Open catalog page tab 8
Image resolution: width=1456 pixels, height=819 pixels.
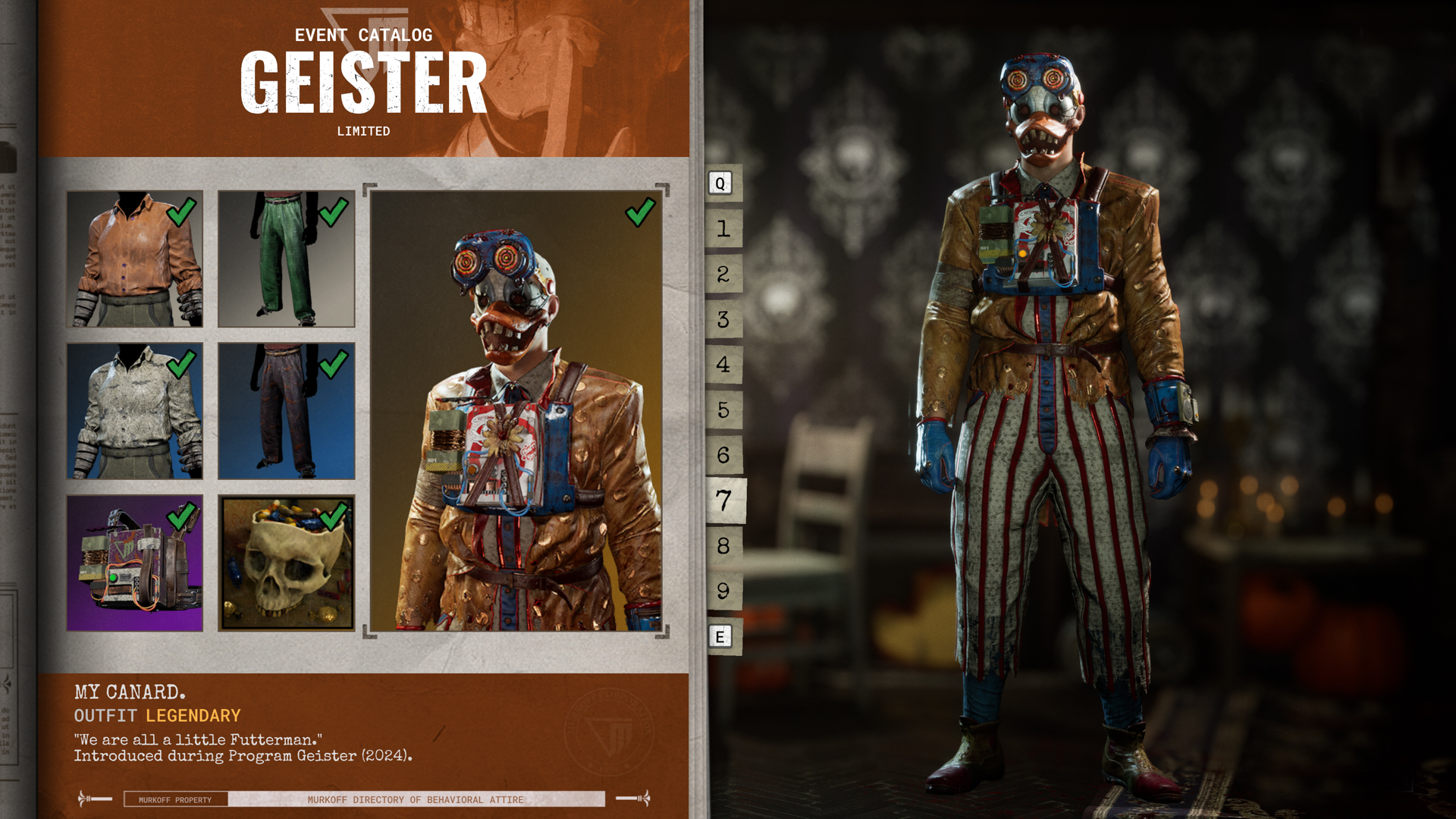pyautogui.click(x=723, y=546)
